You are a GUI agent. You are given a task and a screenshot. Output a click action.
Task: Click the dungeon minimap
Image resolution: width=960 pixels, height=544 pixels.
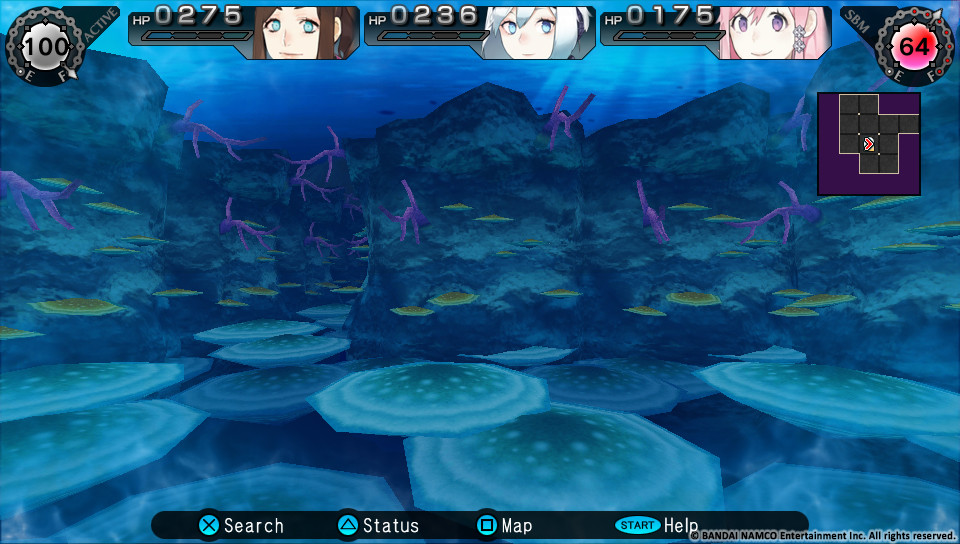tap(868, 143)
